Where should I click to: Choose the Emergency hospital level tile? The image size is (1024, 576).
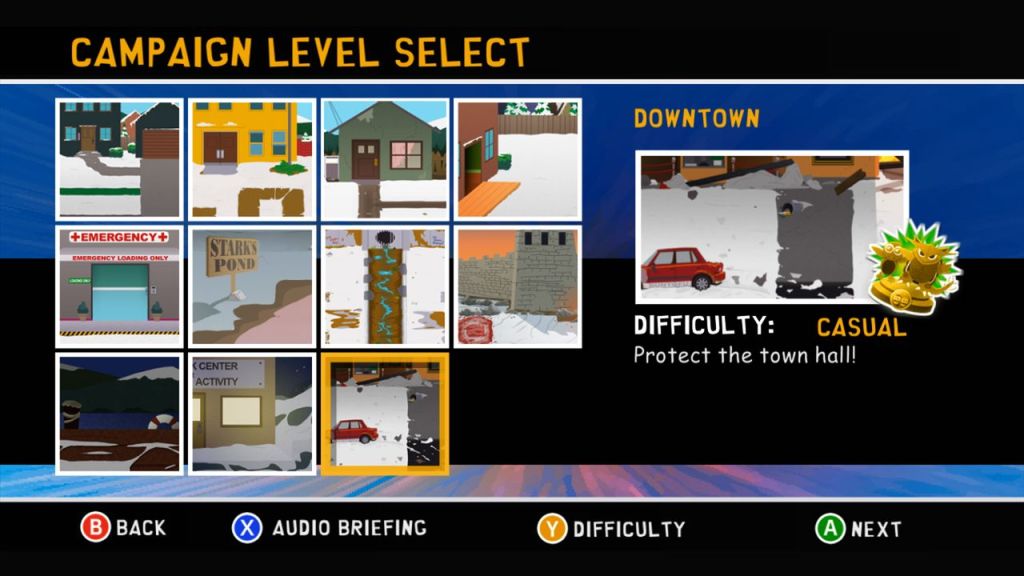click(x=120, y=286)
